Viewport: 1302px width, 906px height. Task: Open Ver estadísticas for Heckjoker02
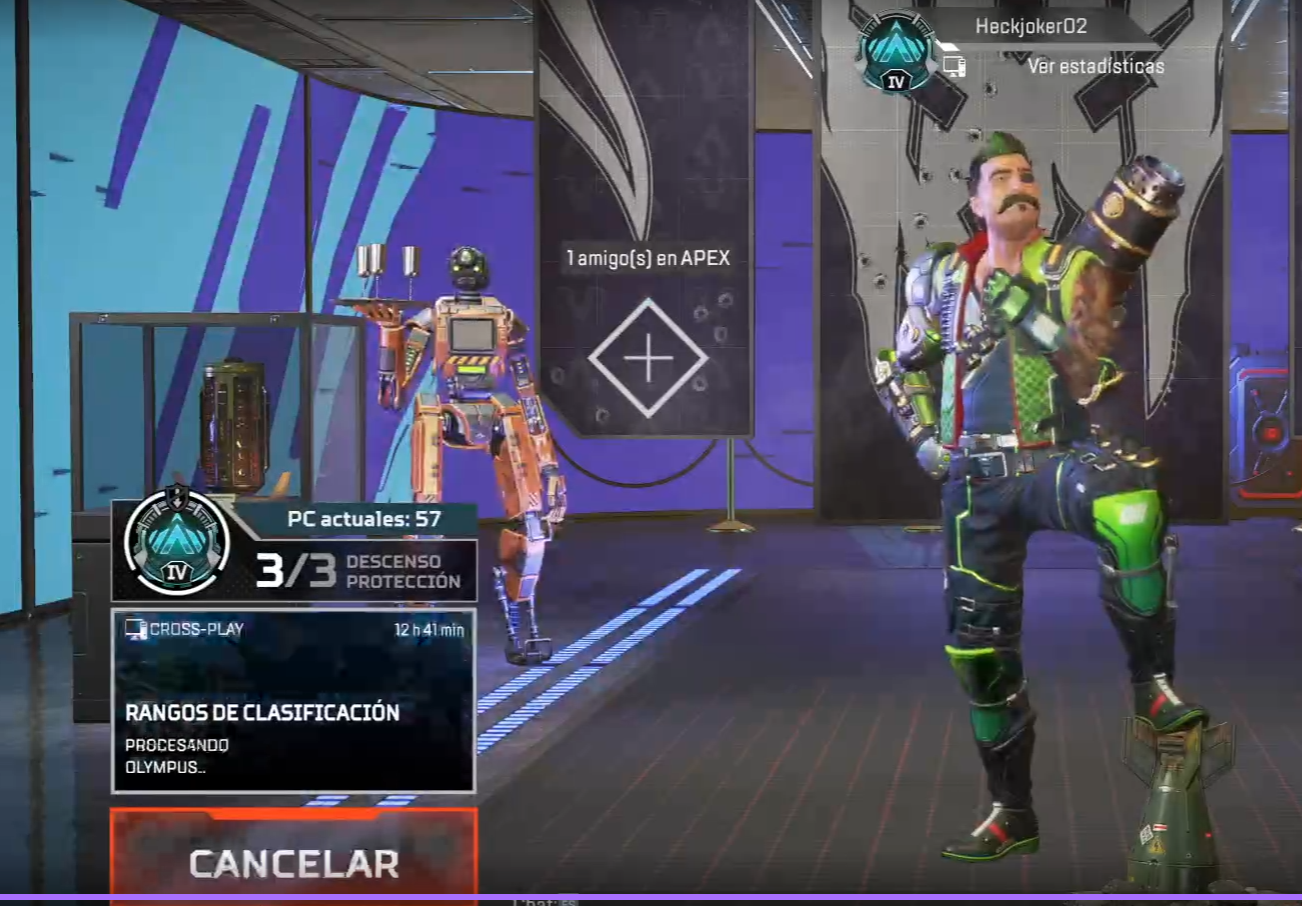1095,67
